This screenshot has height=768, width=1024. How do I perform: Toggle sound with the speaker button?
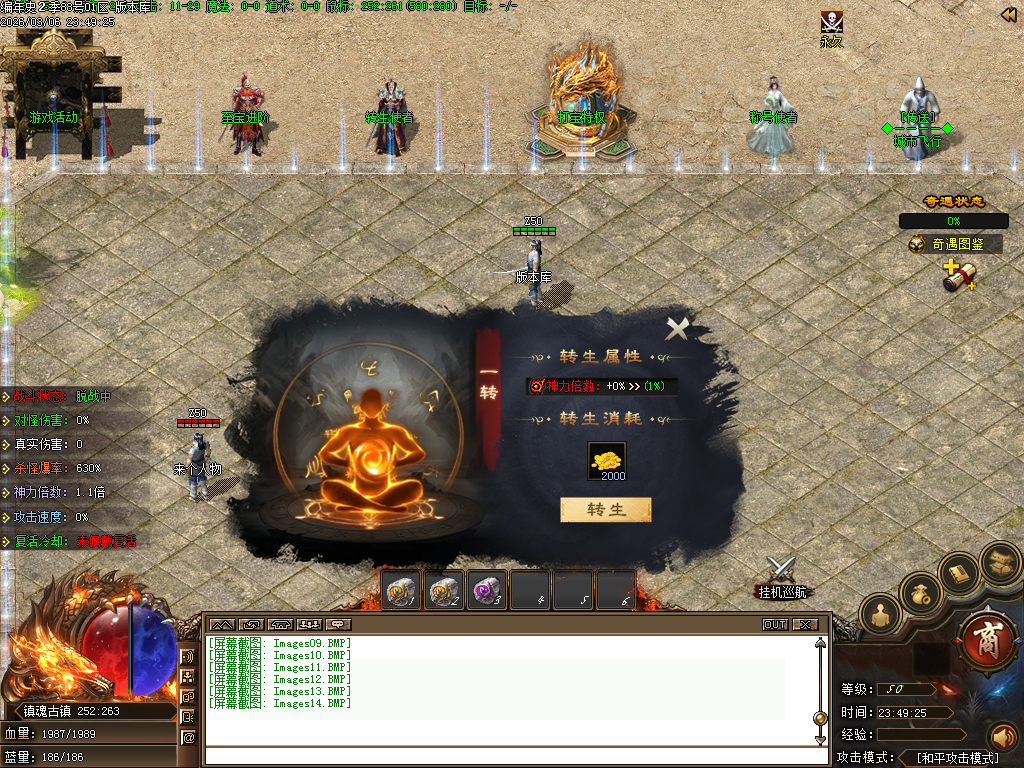point(1002,738)
